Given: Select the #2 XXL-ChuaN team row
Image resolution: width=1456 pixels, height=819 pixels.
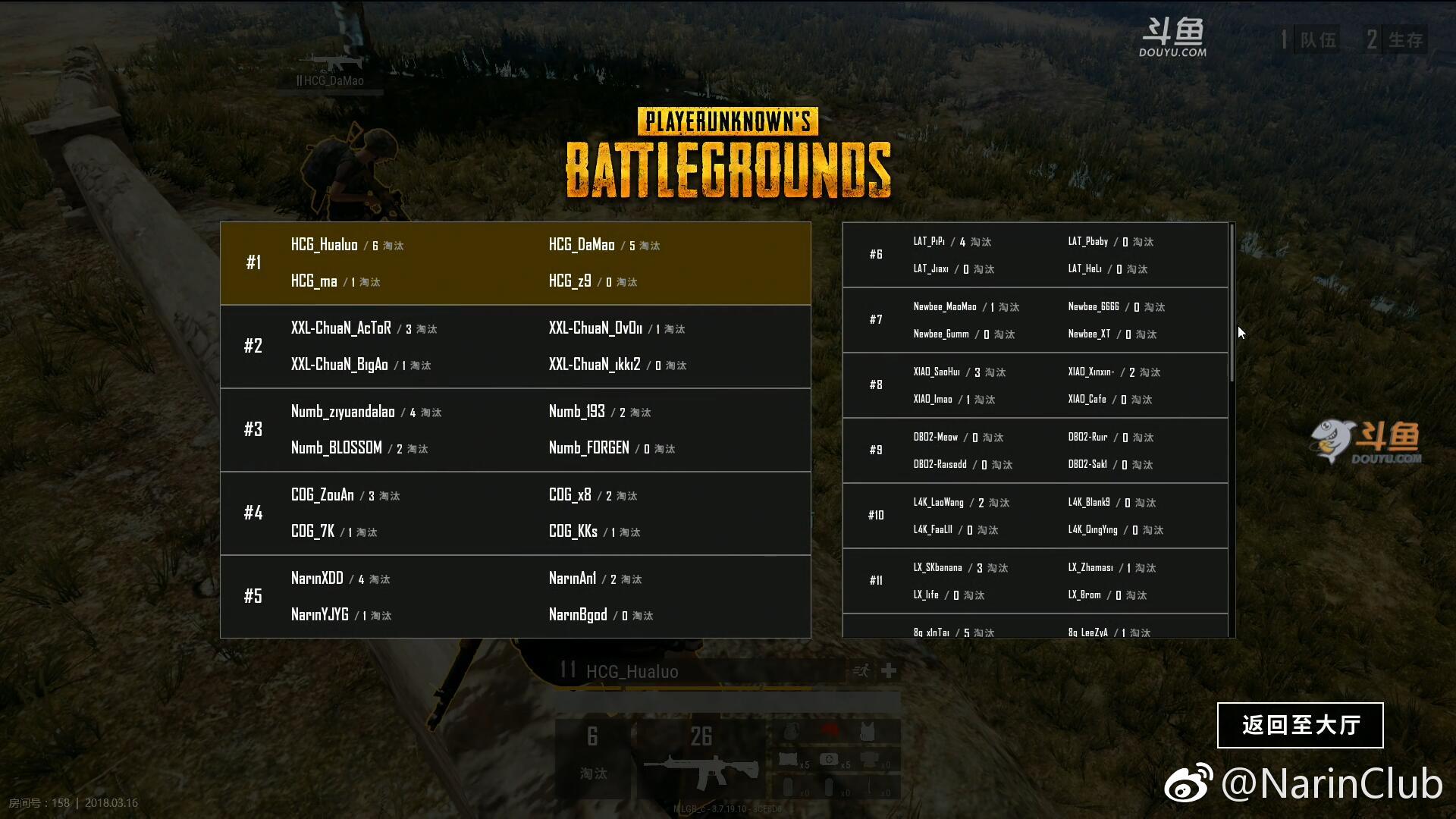Looking at the screenshot, I should pyautogui.click(x=516, y=347).
